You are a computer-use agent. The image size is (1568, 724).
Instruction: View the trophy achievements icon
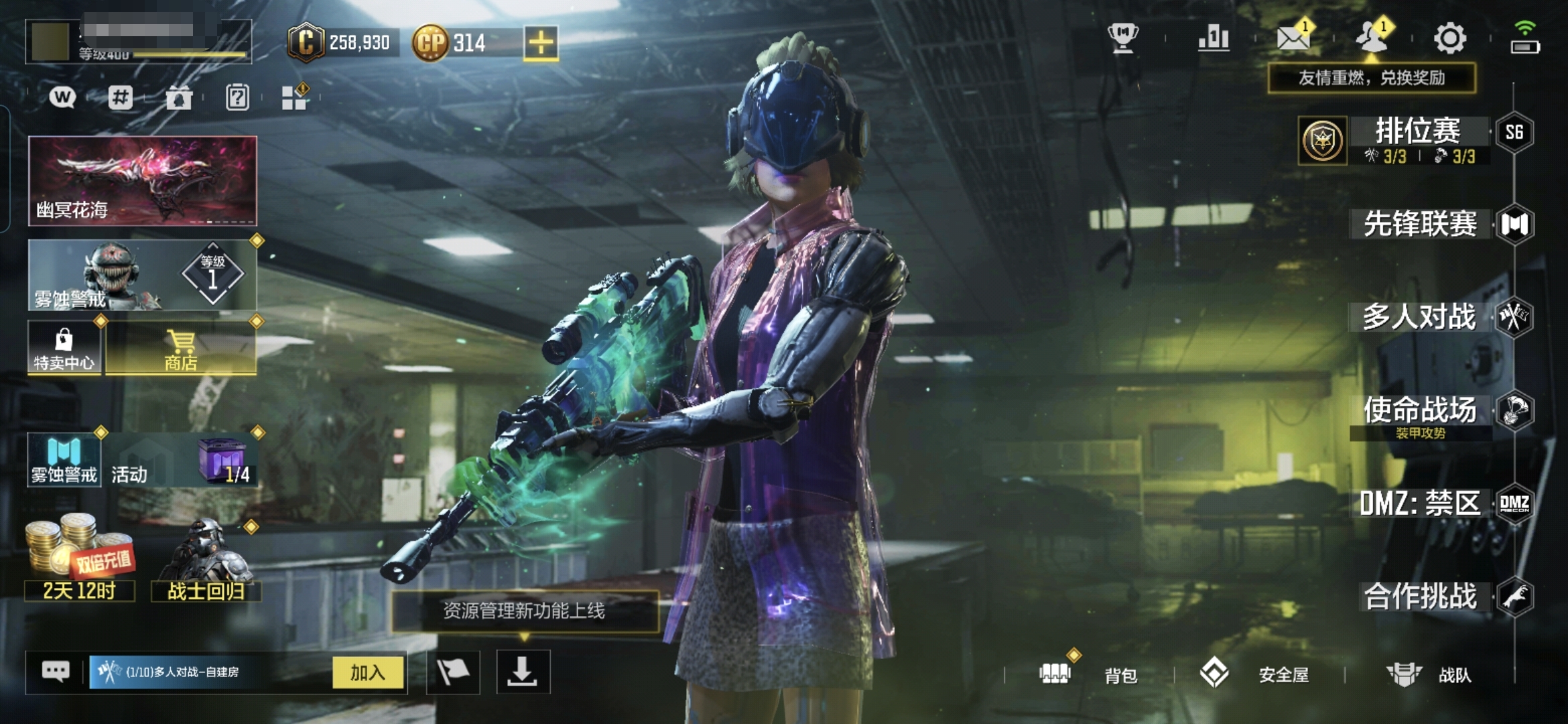pyautogui.click(x=1123, y=38)
